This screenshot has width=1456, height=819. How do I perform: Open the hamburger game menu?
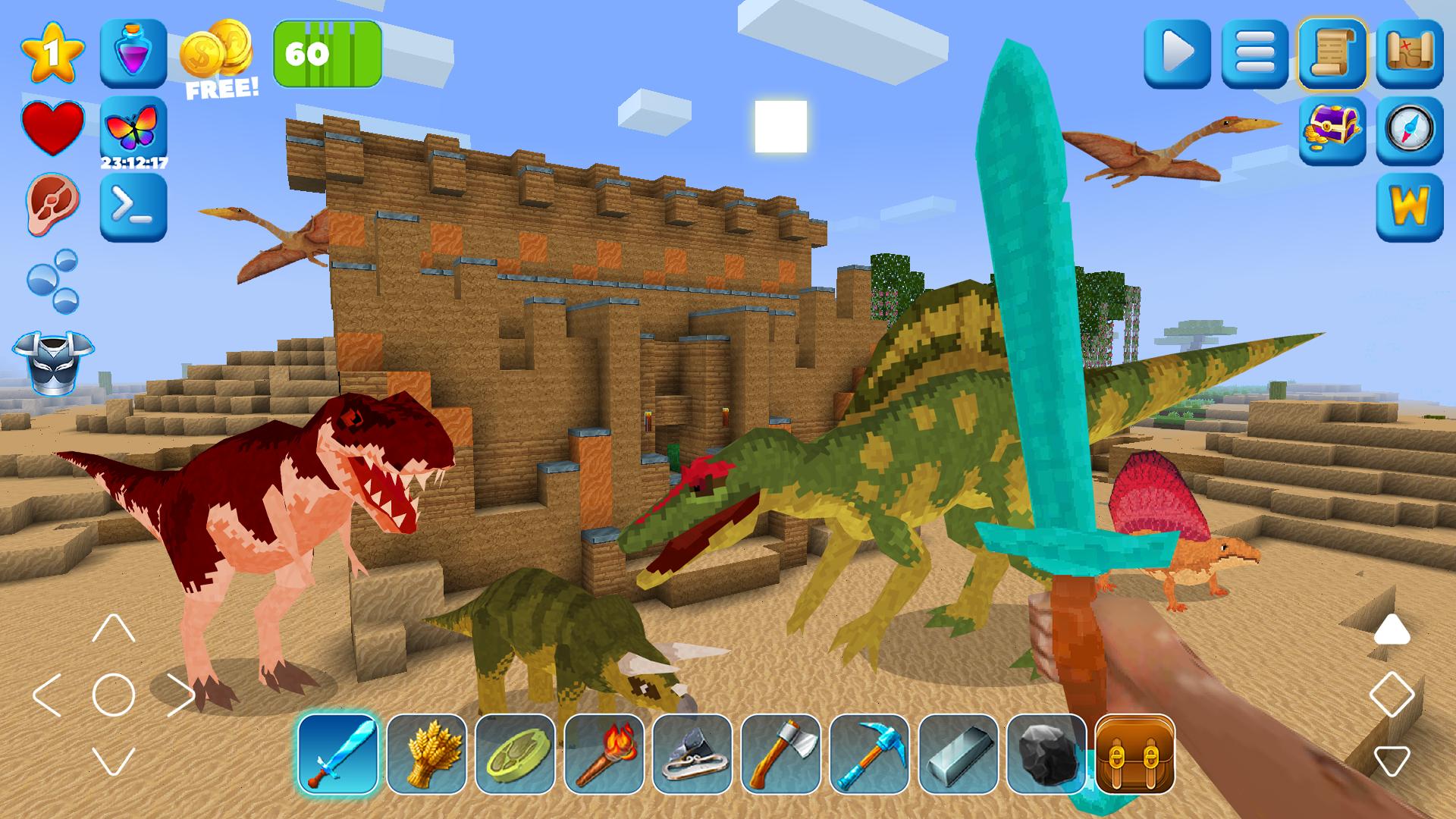point(1256,55)
